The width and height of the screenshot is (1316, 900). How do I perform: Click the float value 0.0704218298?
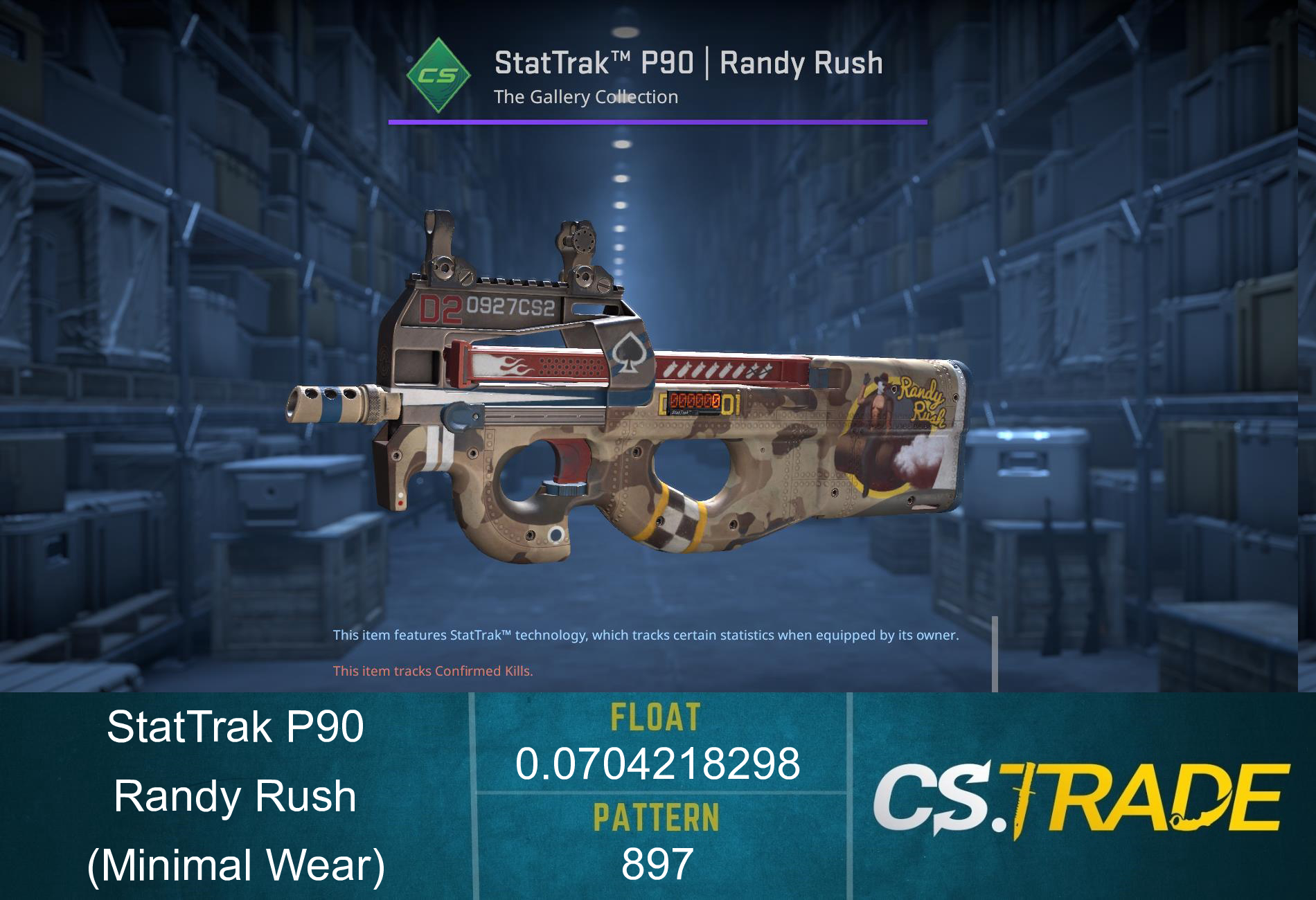[658, 762]
